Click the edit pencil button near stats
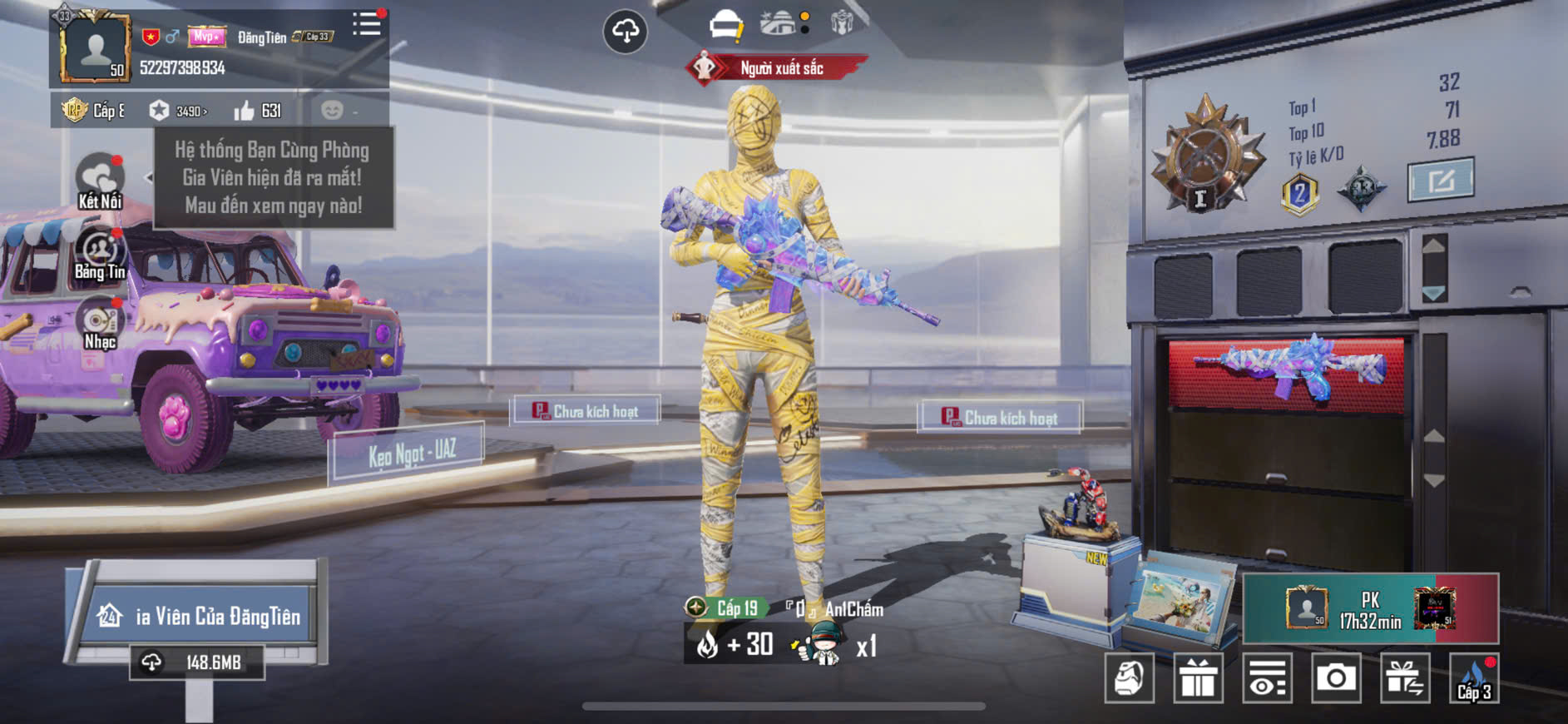Screen dimensions: 1568x724 point(1440,179)
